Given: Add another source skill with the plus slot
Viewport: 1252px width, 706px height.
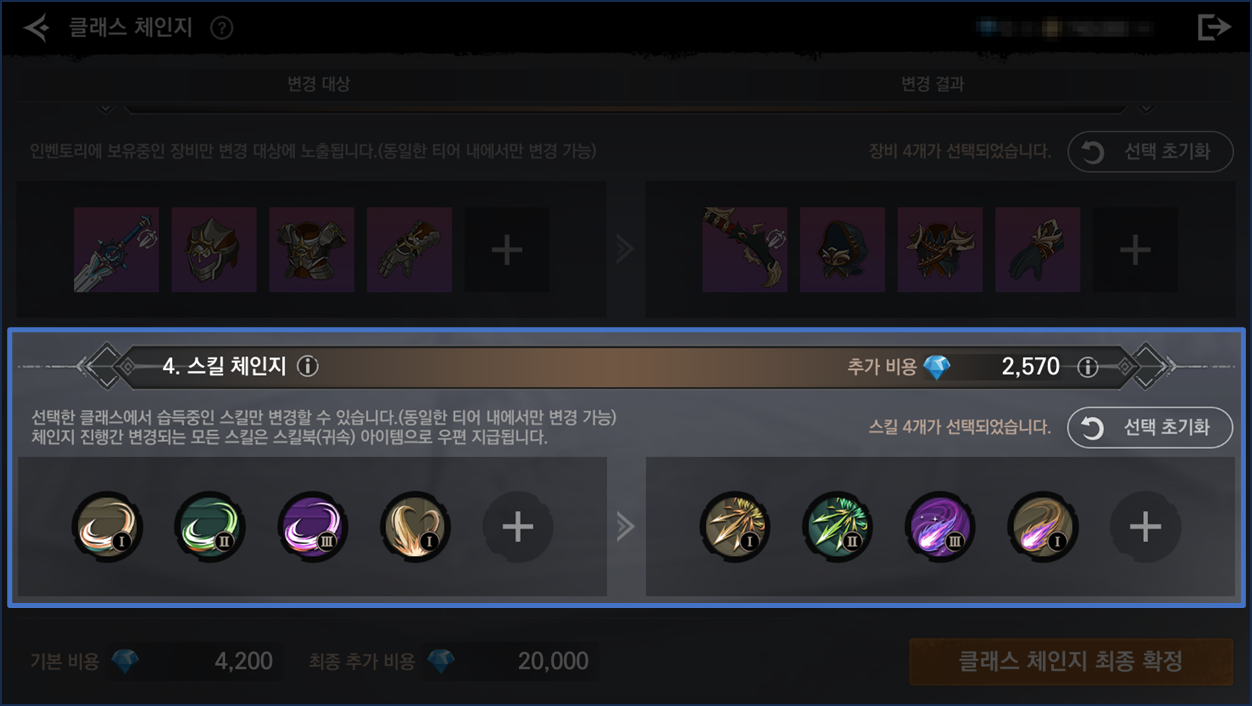Looking at the screenshot, I should 518,526.
